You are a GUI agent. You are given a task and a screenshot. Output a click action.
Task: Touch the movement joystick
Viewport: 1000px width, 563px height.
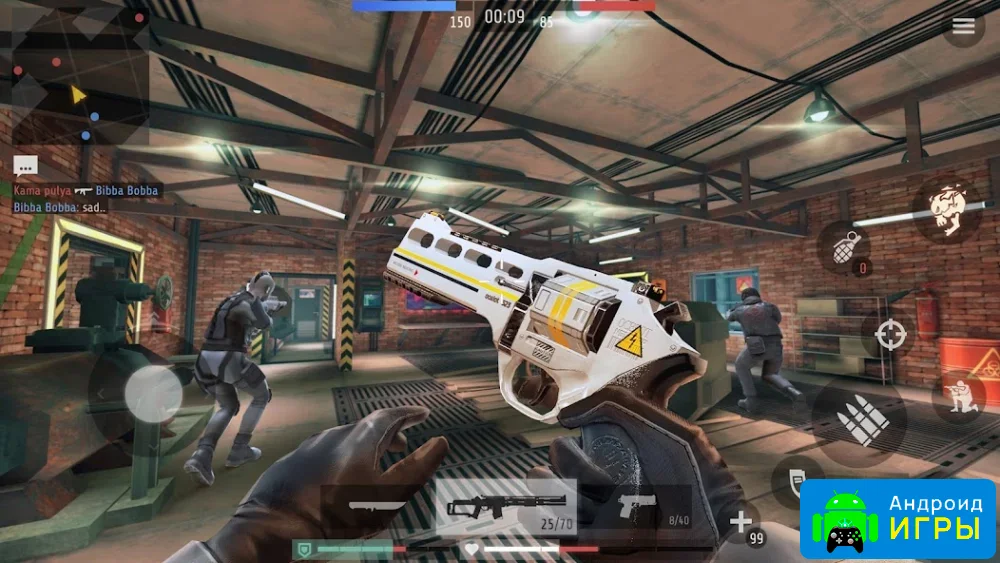[x=152, y=392]
